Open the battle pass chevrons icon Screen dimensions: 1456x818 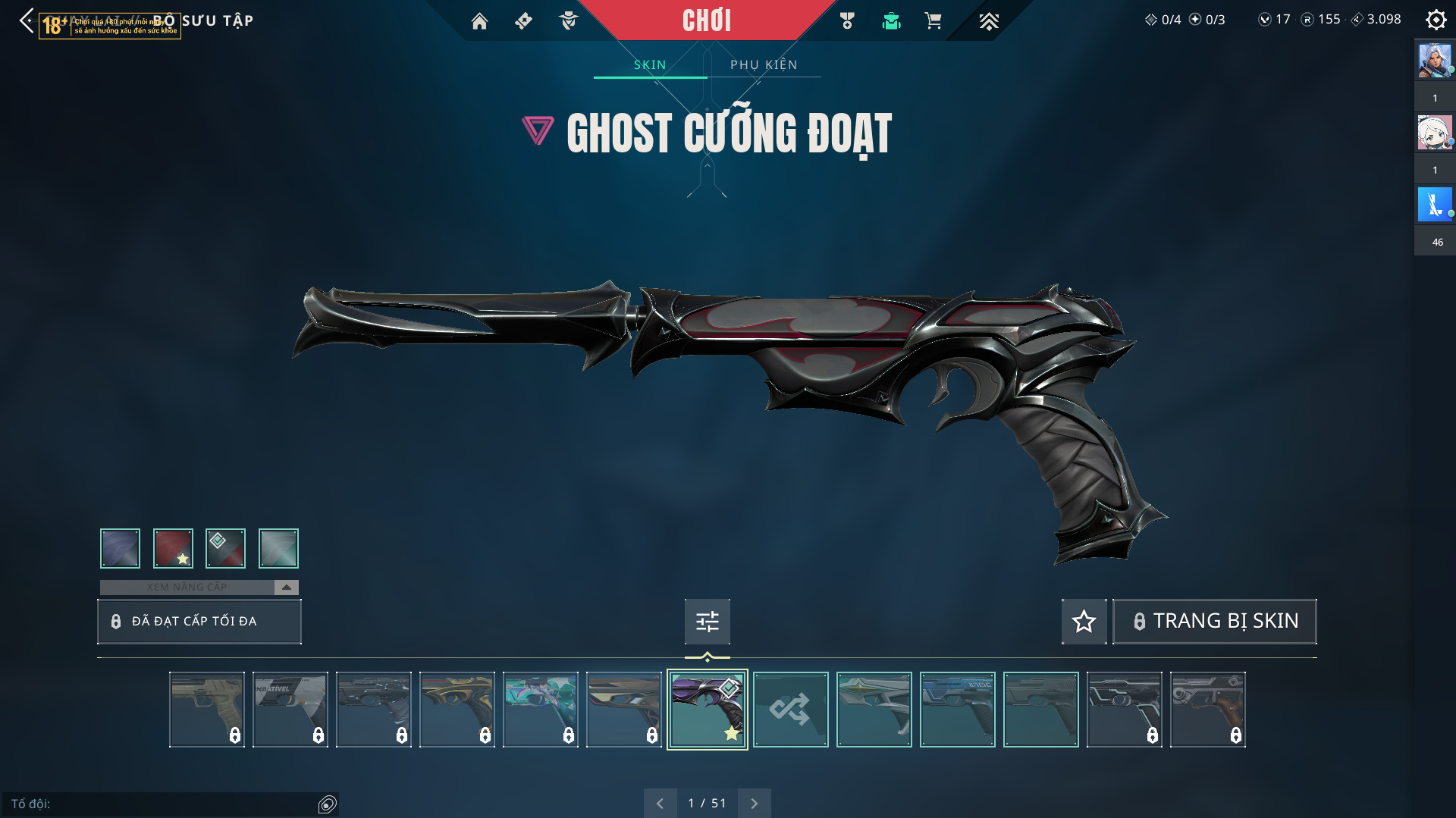coord(988,21)
